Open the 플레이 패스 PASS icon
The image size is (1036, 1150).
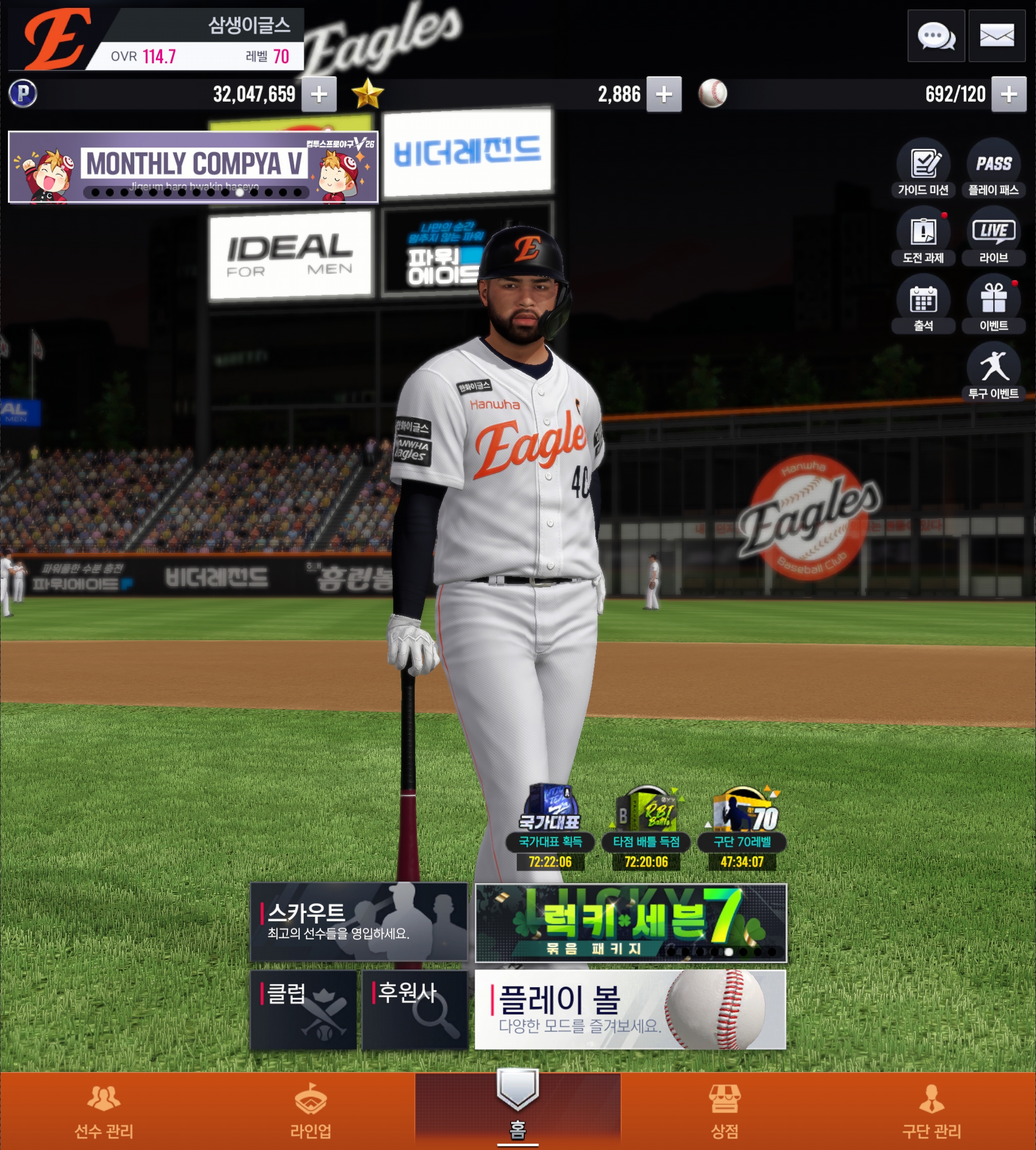coord(993,168)
